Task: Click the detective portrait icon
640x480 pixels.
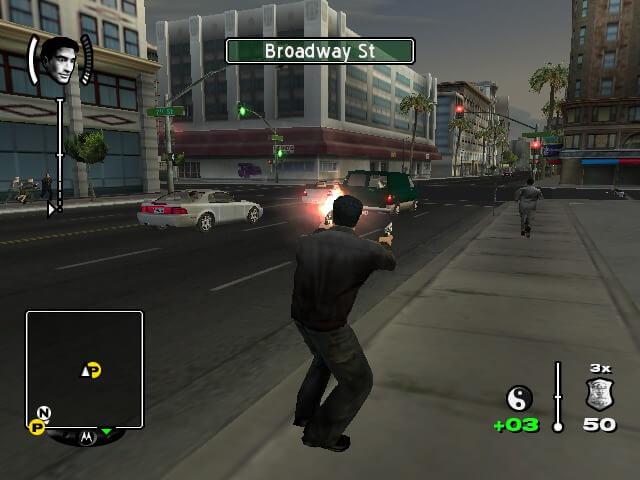Action: 59,61
